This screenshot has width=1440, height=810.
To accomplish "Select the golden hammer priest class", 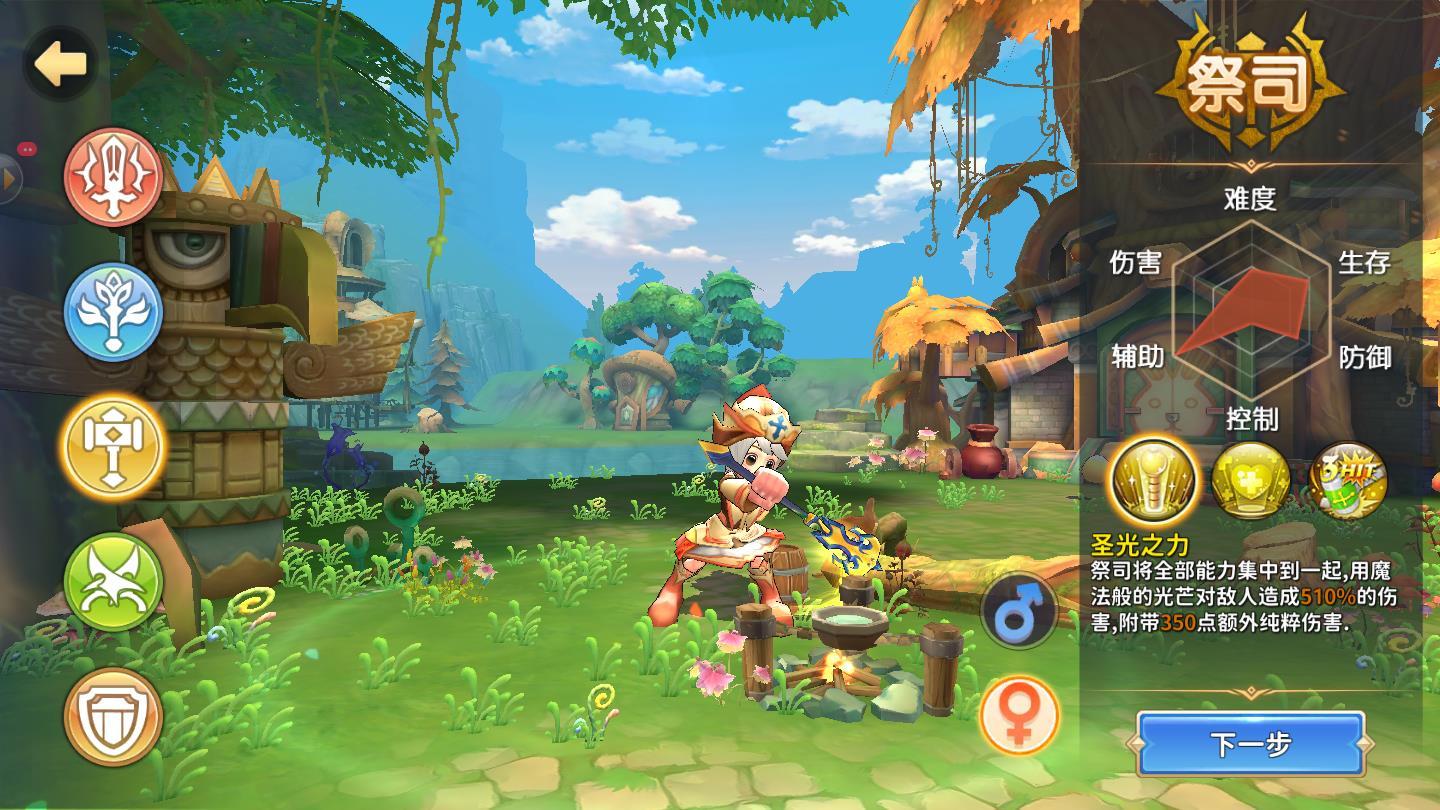I will tap(113, 446).
